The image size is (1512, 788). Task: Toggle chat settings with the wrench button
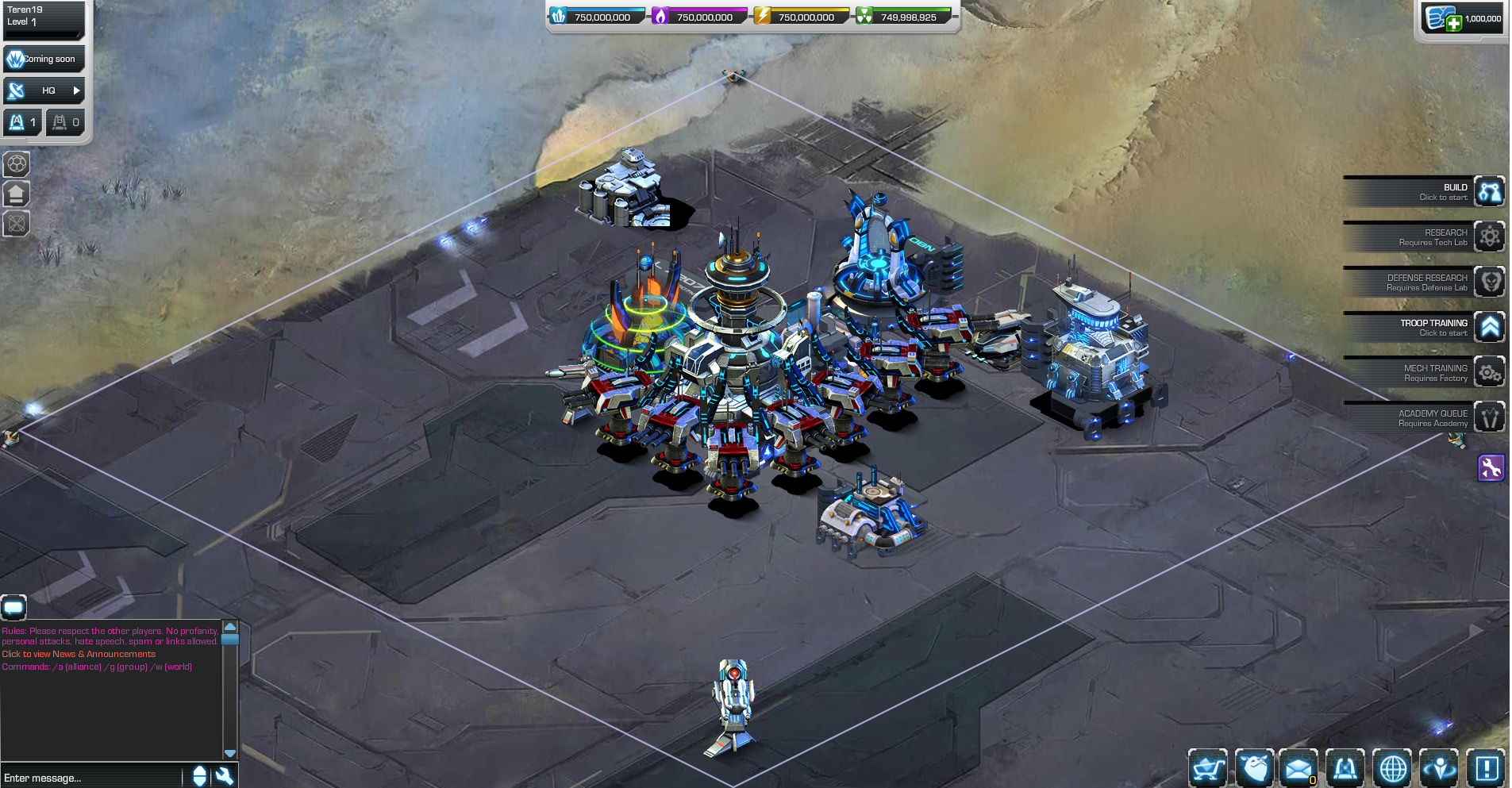(x=225, y=776)
